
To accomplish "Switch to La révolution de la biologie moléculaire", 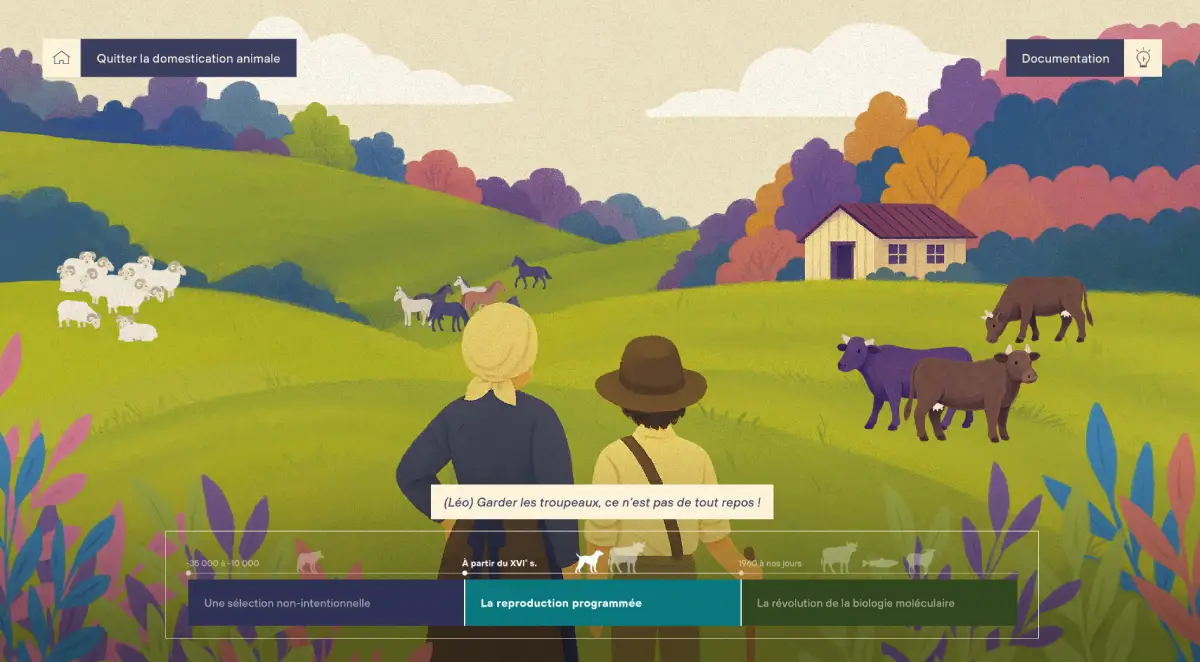I will [x=879, y=603].
